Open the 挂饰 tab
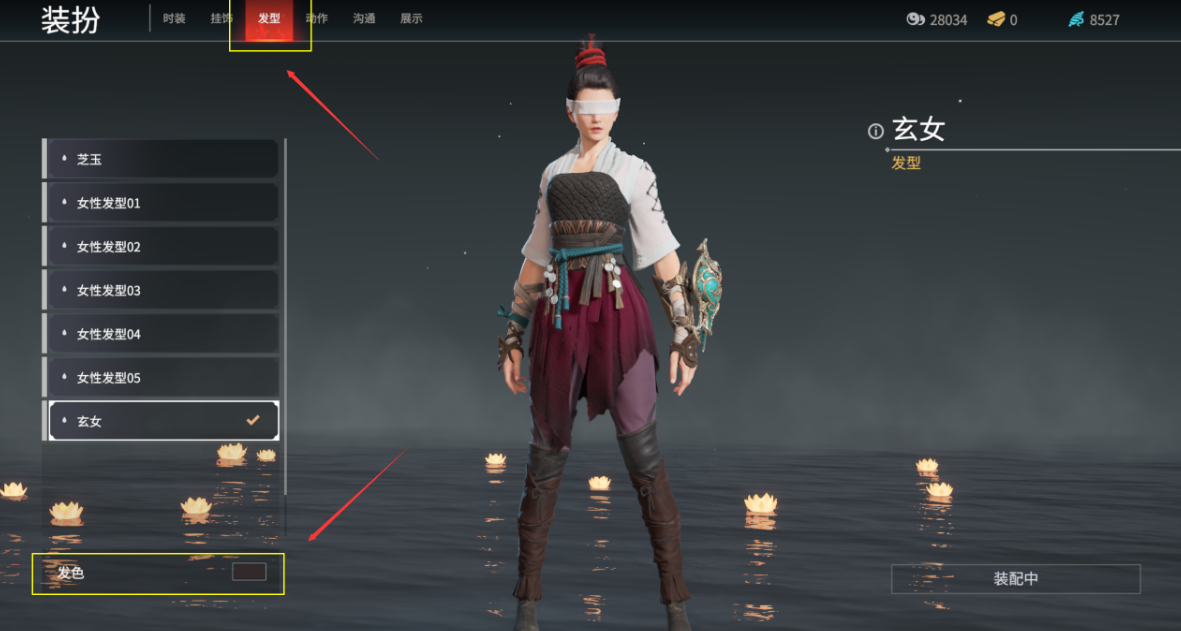Viewport: 1181px width, 631px height. tap(222, 19)
